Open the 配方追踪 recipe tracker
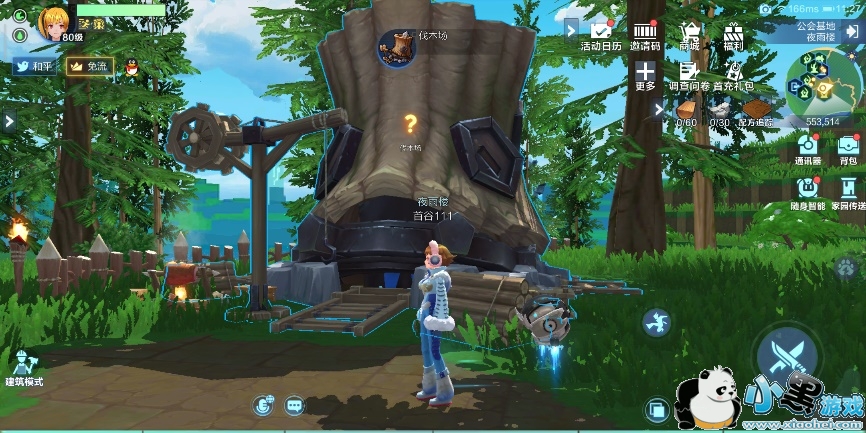The height and width of the screenshot is (433, 866). click(756, 112)
